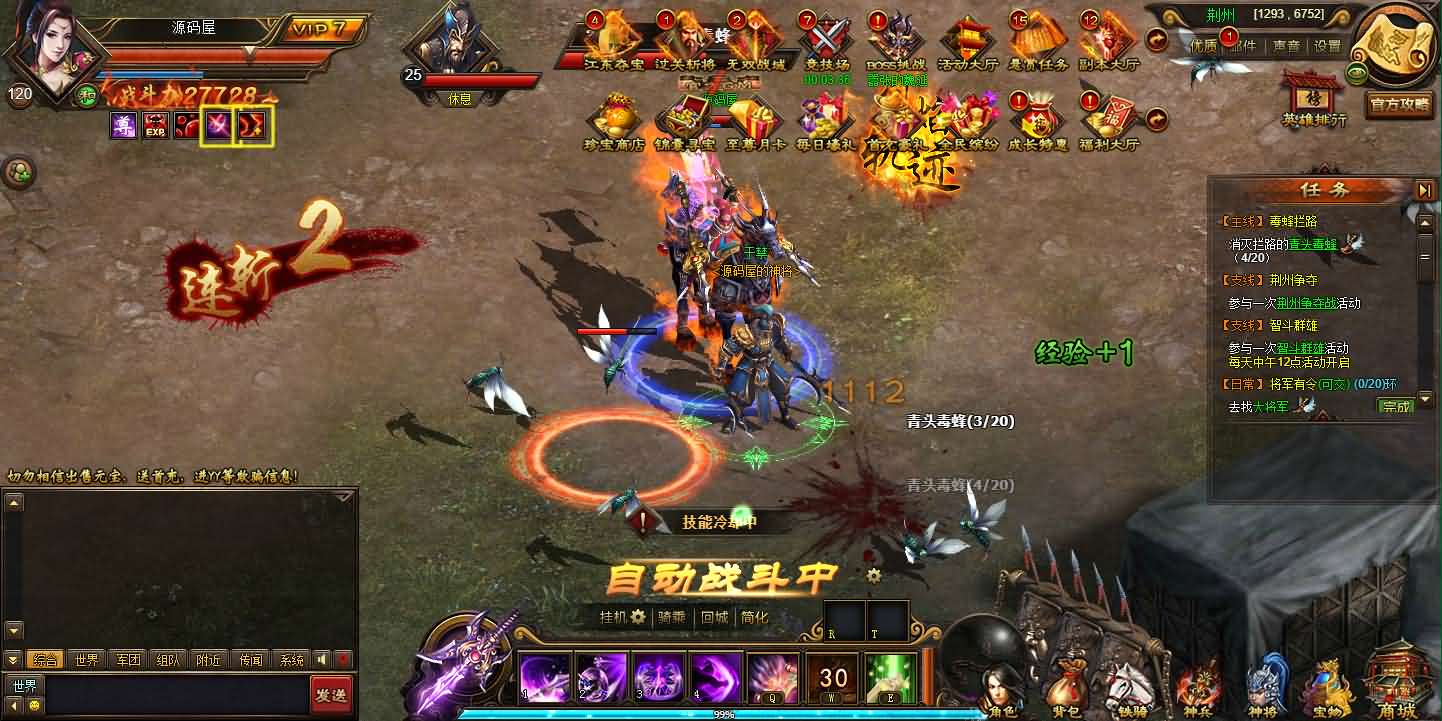Viewport: 1442px width, 721px height.
Task: Switch to the 军团 chat tab
Action: click(x=128, y=659)
